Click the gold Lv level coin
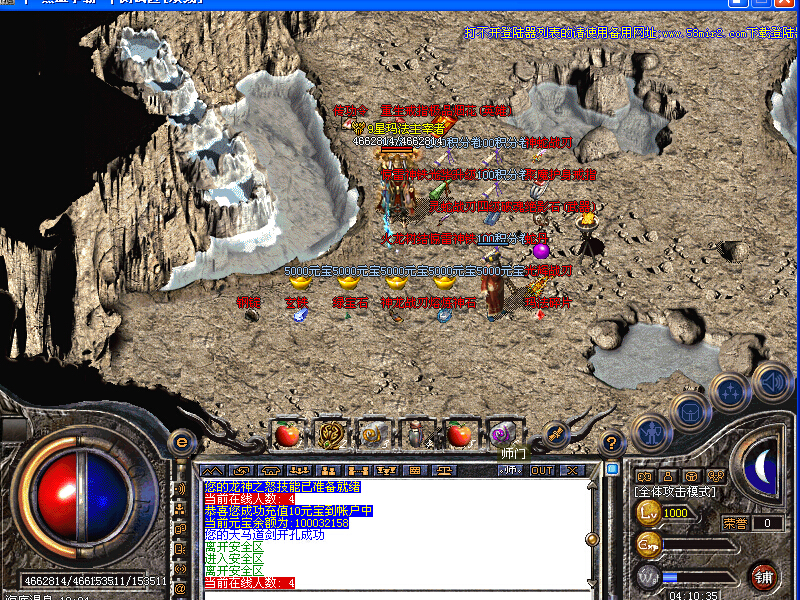The width and height of the screenshot is (800, 600). click(646, 513)
